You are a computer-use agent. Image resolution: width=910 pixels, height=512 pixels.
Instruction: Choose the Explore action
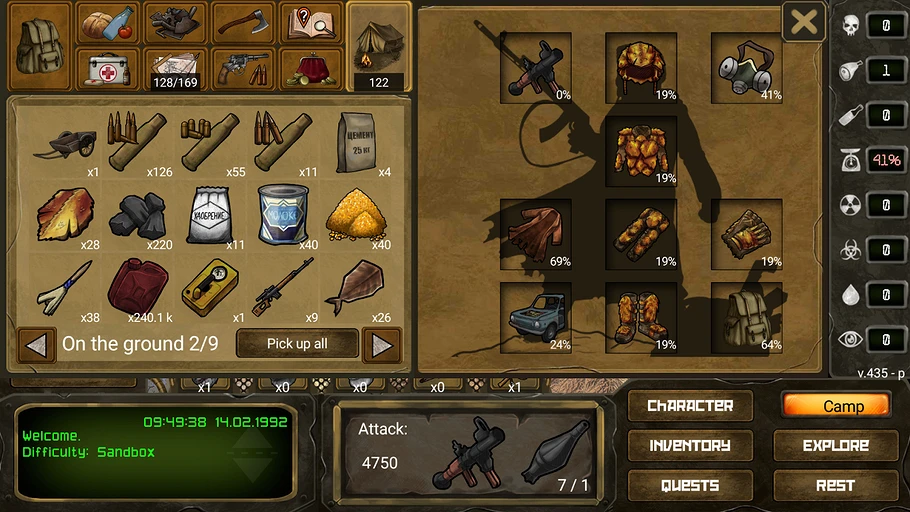836,446
